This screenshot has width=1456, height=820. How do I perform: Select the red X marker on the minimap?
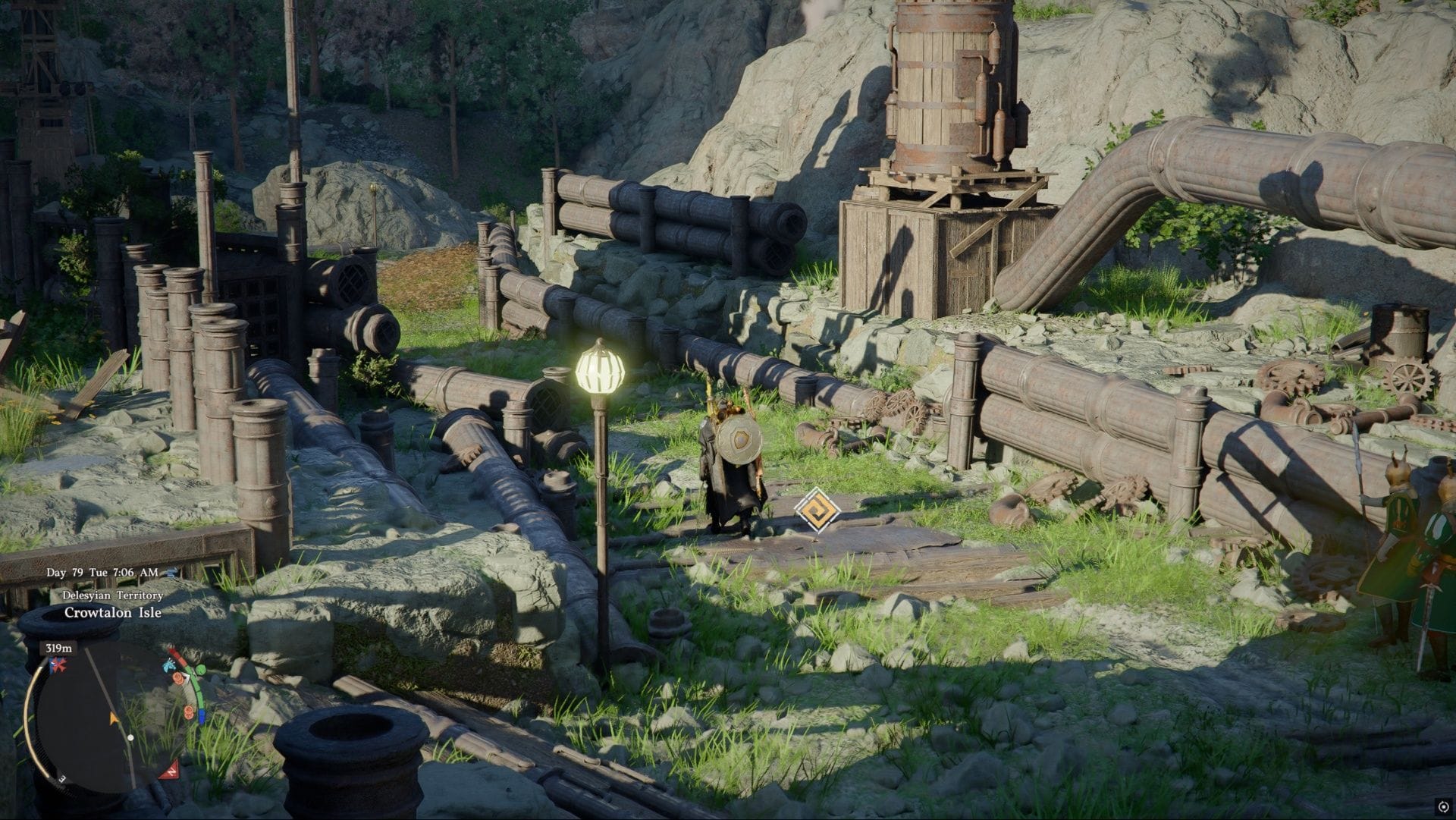click(57, 664)
